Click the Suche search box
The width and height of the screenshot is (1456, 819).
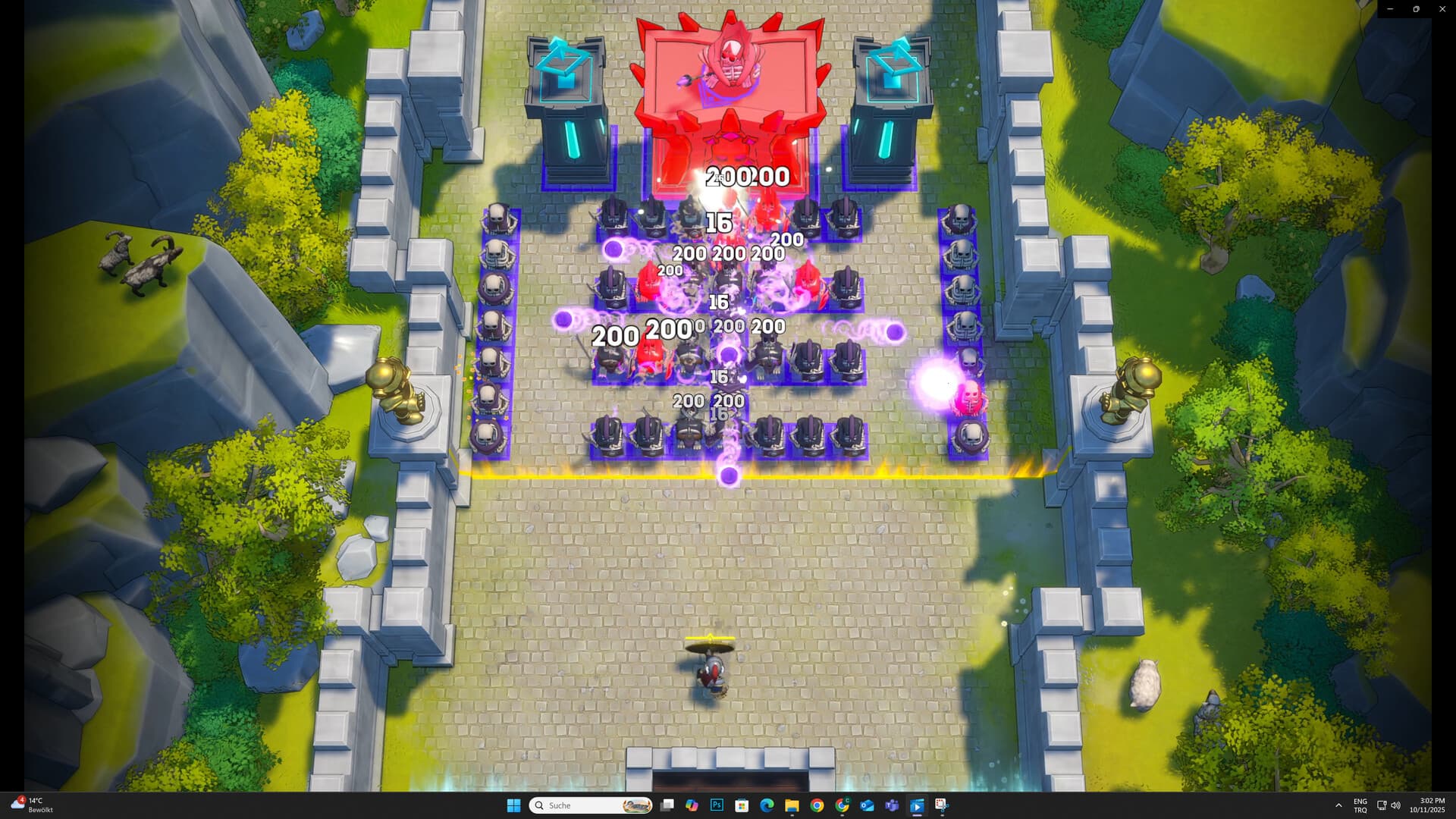591,805
